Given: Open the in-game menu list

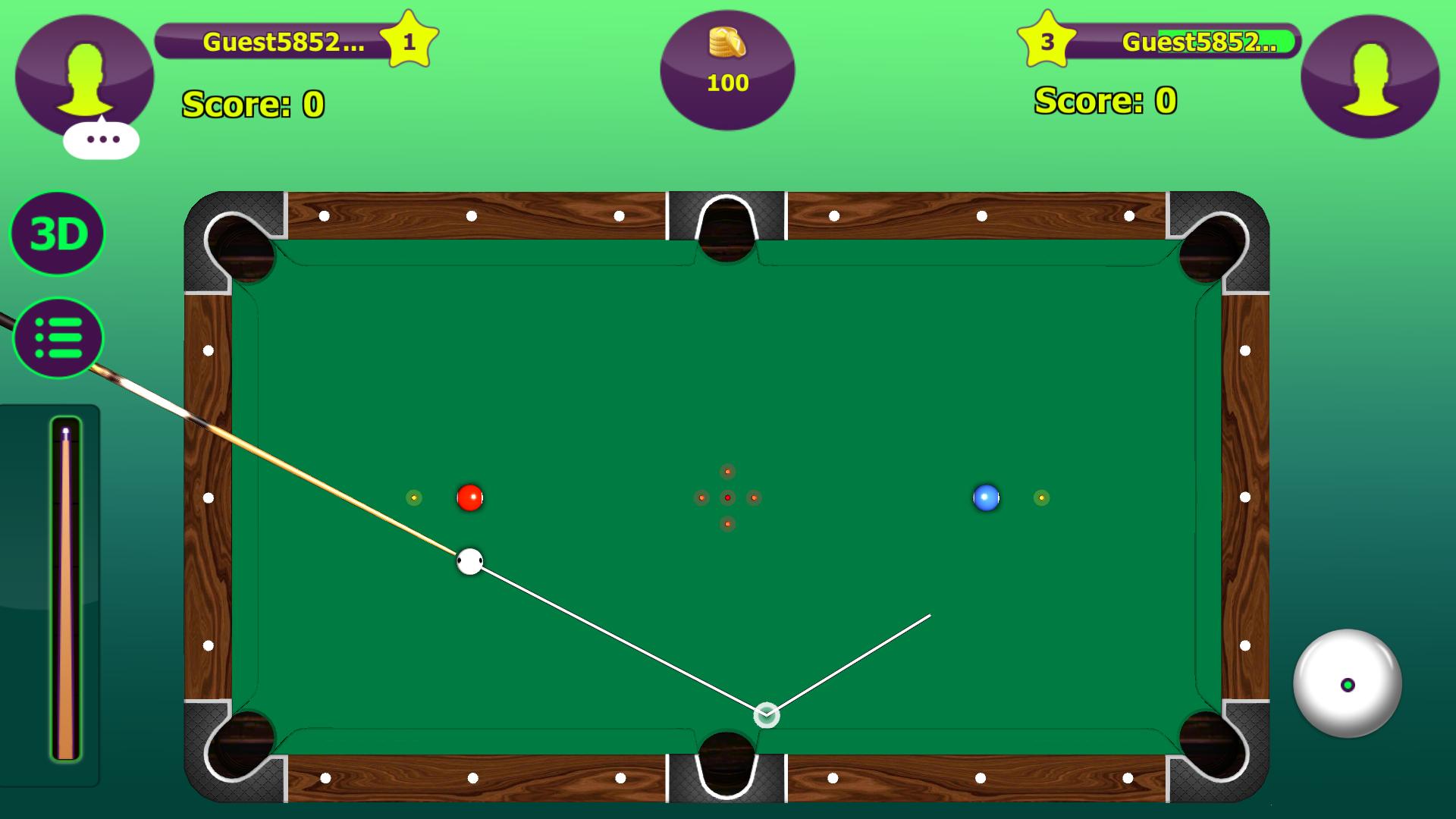Looking at the screenshot, I should tap(57, 338).
